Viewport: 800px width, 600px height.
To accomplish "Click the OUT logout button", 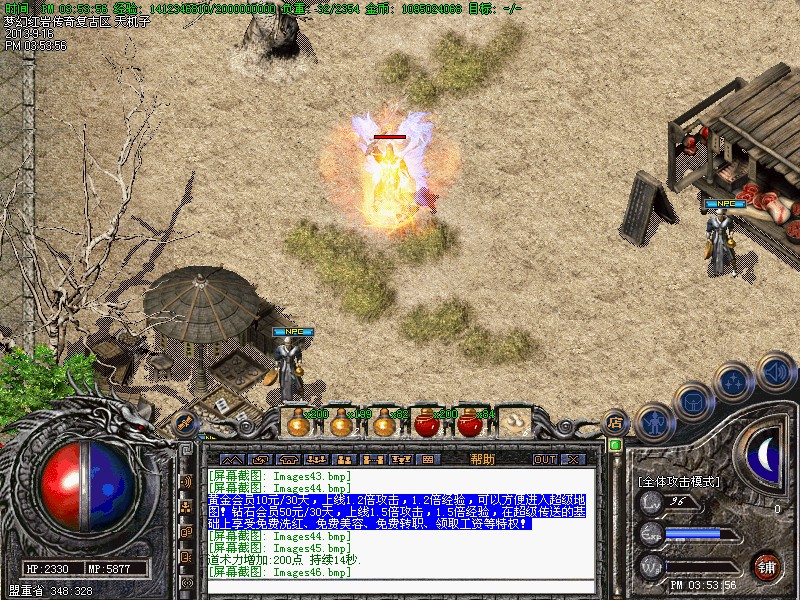I will coord(544,459).
